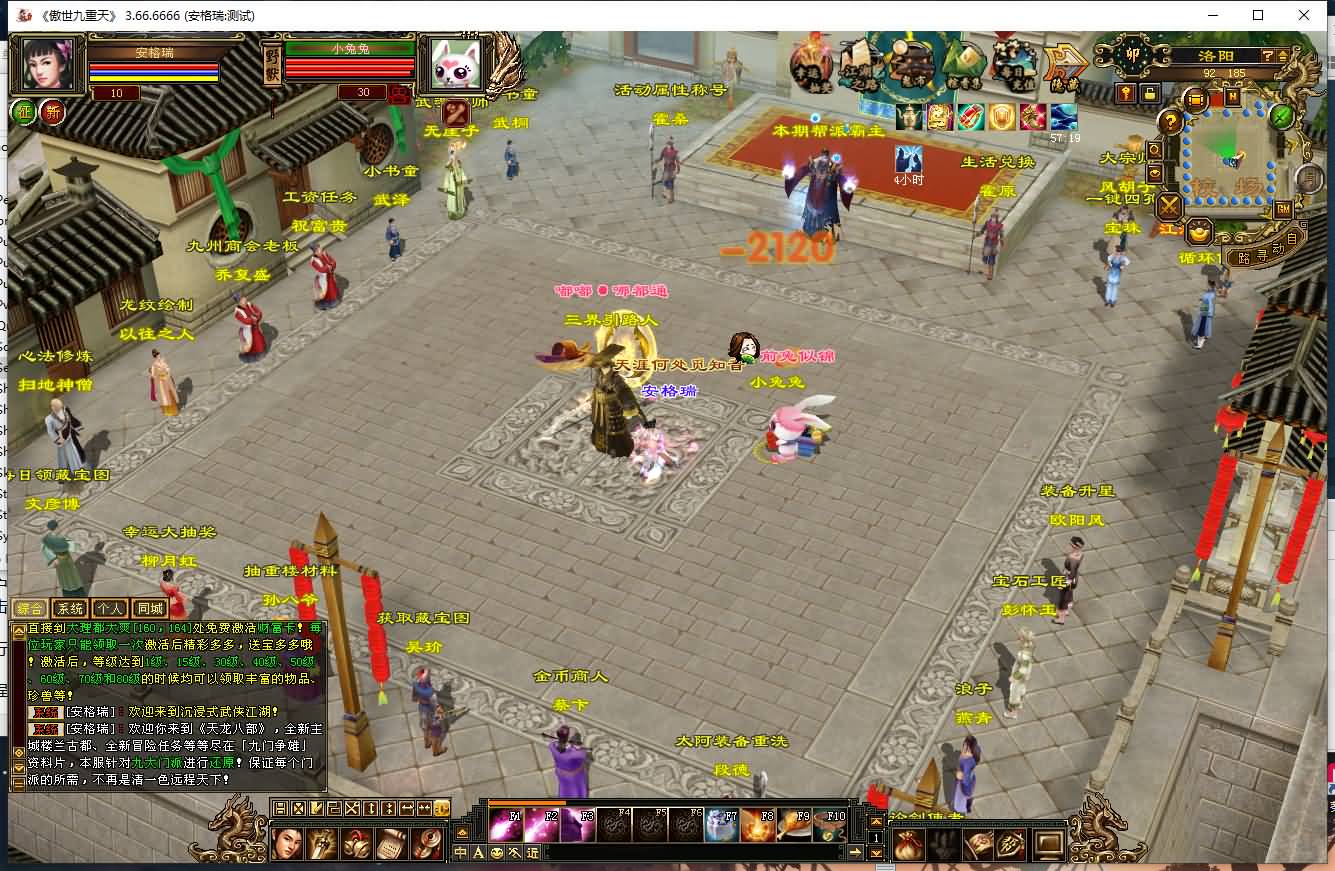The height and width of the screenshot is (871, 1335).
Task: Open the 每日充值 daily recharge icon
Action: click(1014, 63)
